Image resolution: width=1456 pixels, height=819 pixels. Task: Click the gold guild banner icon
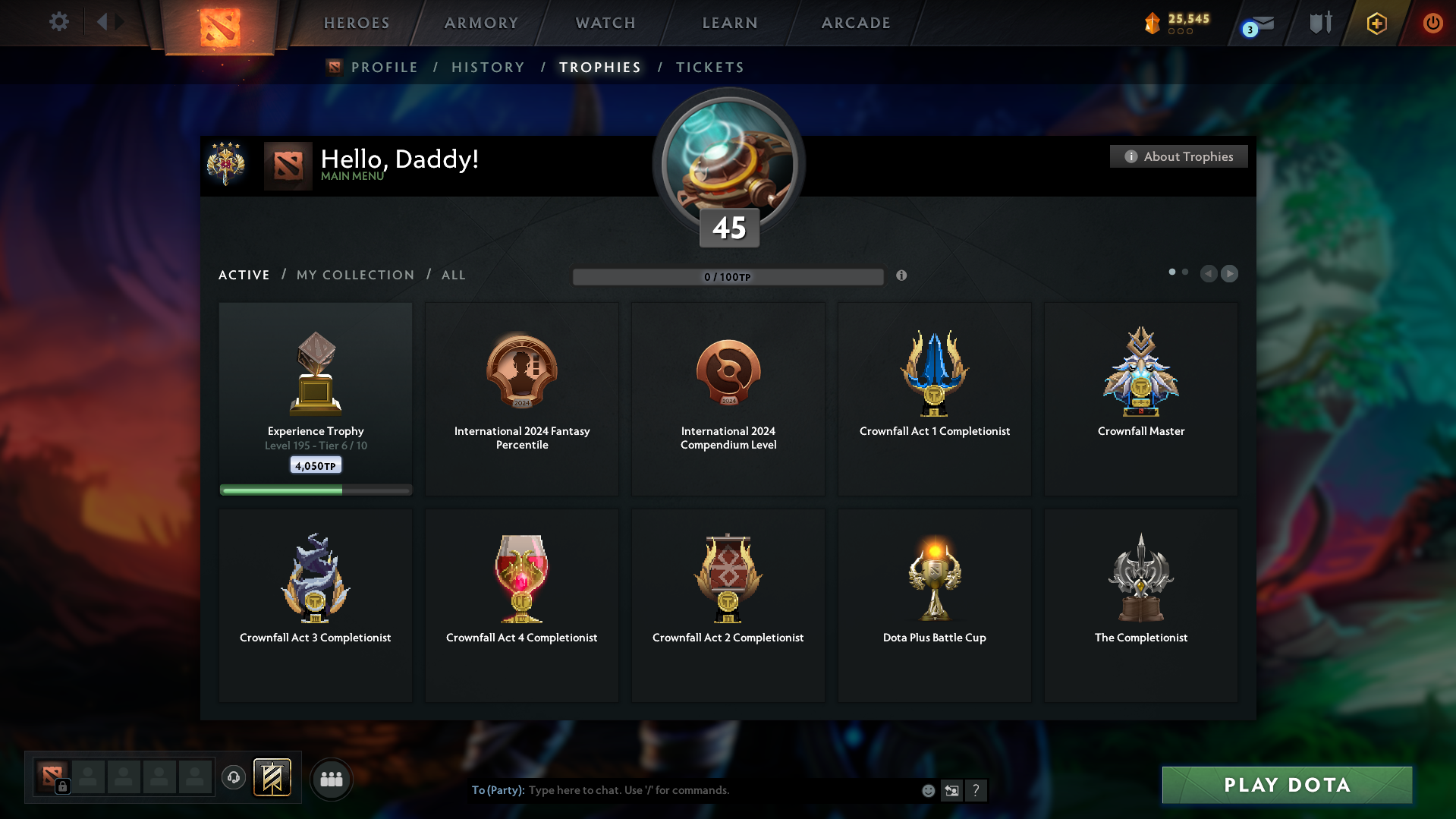[x=272, y=778]
